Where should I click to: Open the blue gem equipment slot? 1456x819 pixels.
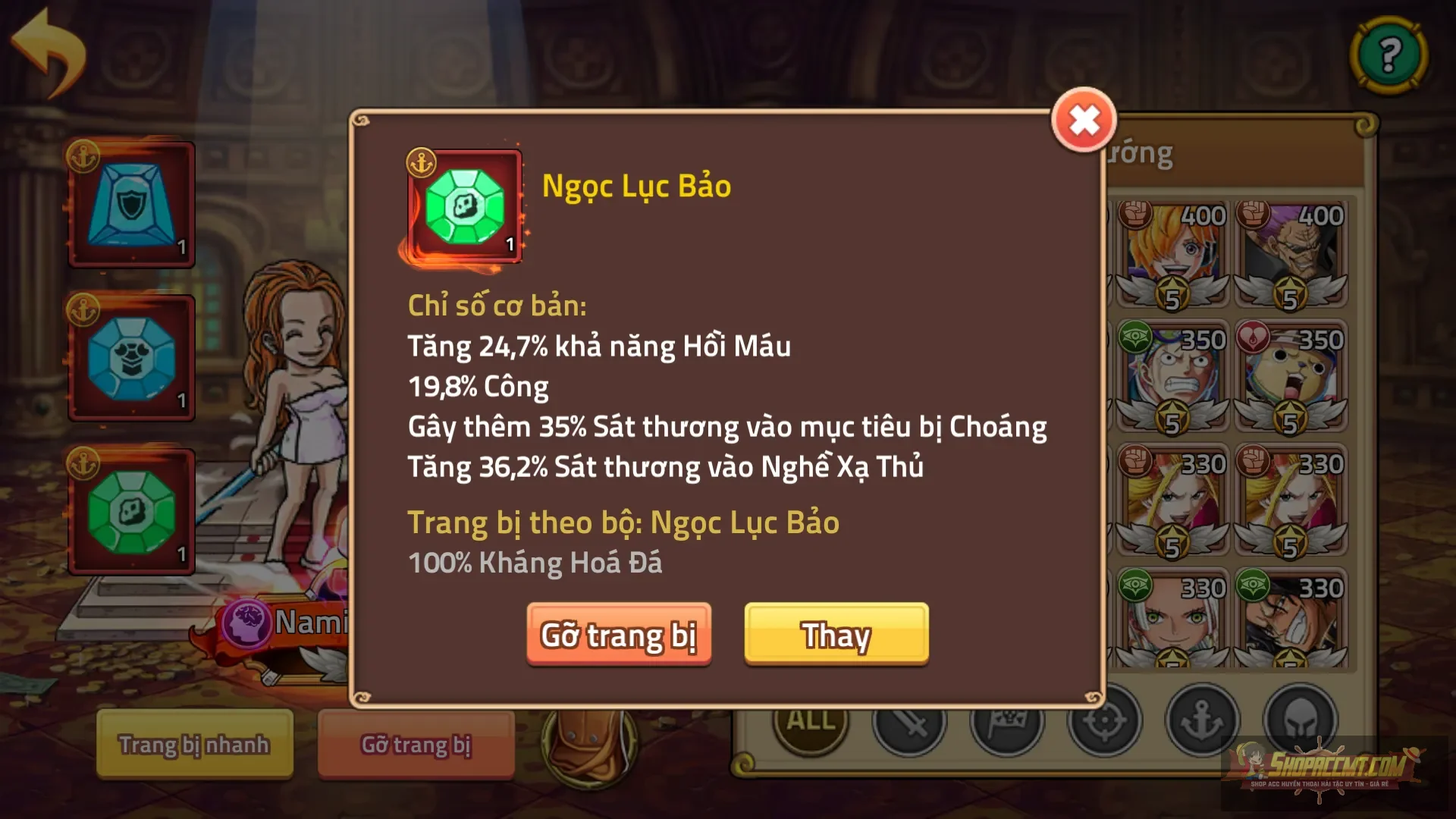pos(130,354)
